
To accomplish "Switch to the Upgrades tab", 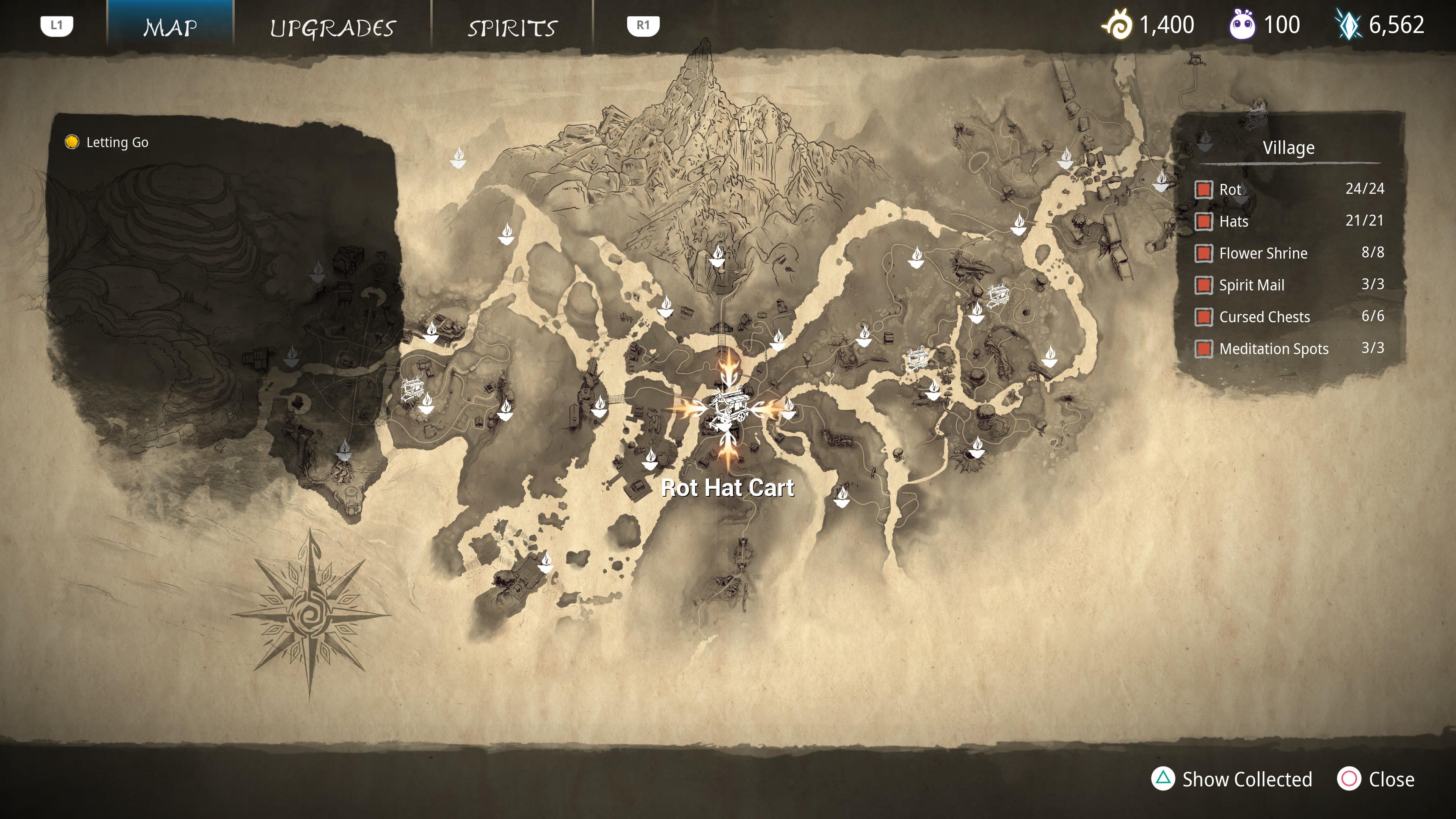I will pyautogui.click(x=333, y=27).
